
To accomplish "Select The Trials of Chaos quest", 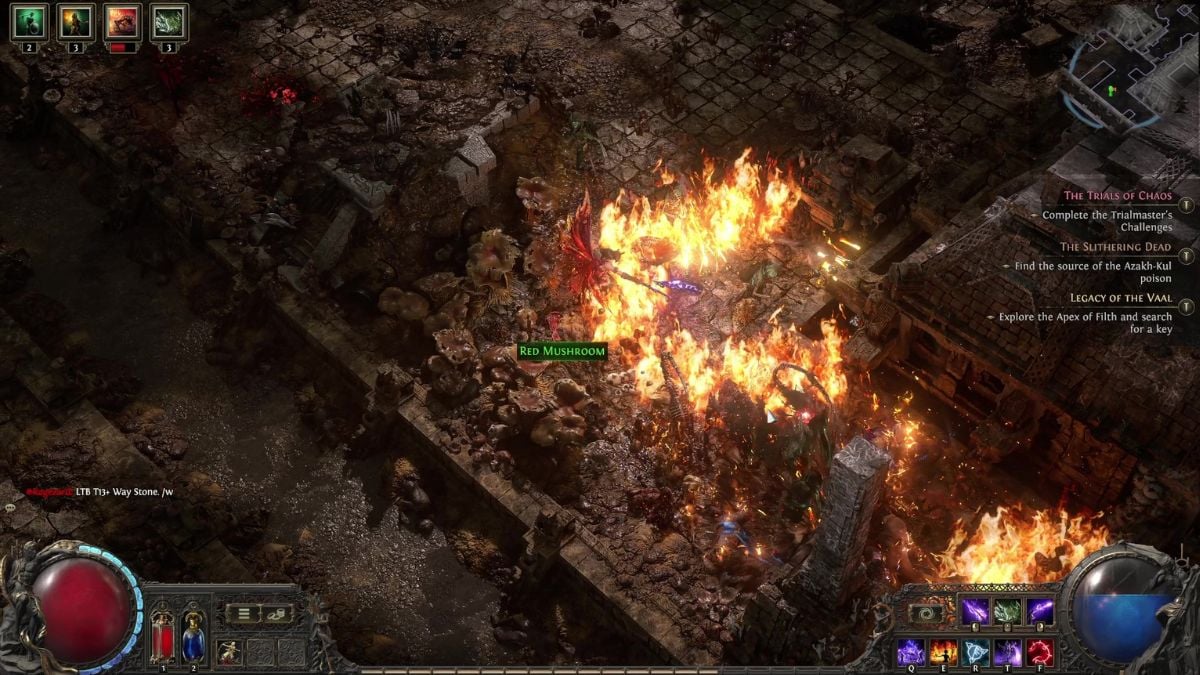I will 1117,196.
